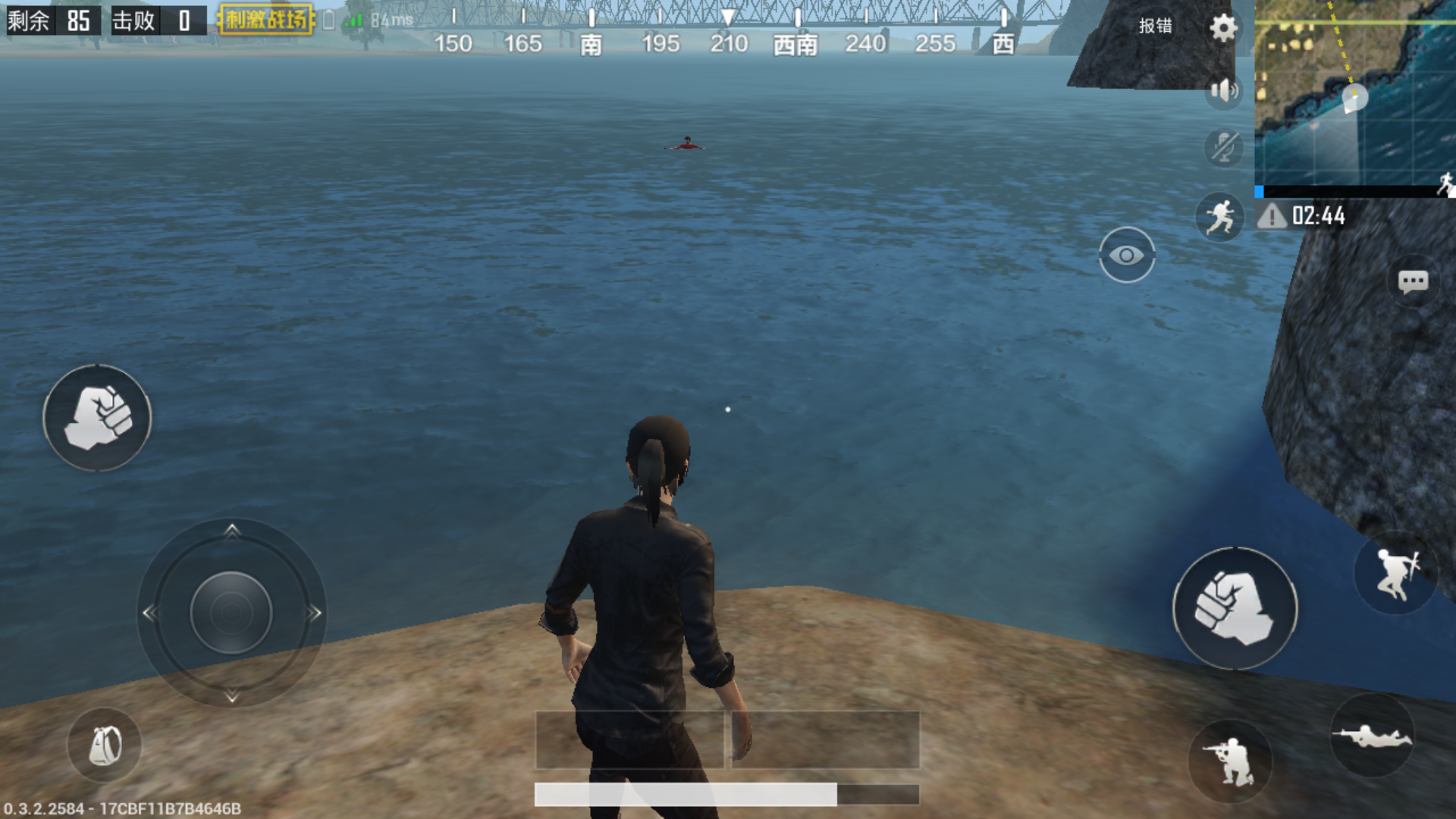Activate the auto-run sprint icon
The width and height of the screenshot is (1456, 819).
click(x=1219, y=217)
